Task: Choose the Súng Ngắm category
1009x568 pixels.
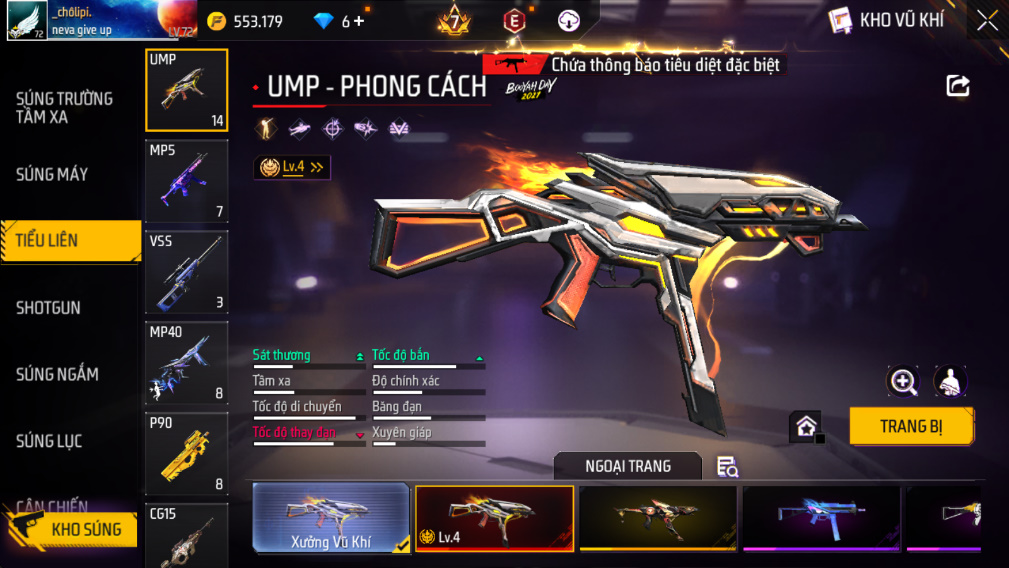Action: tap(57, 374)
